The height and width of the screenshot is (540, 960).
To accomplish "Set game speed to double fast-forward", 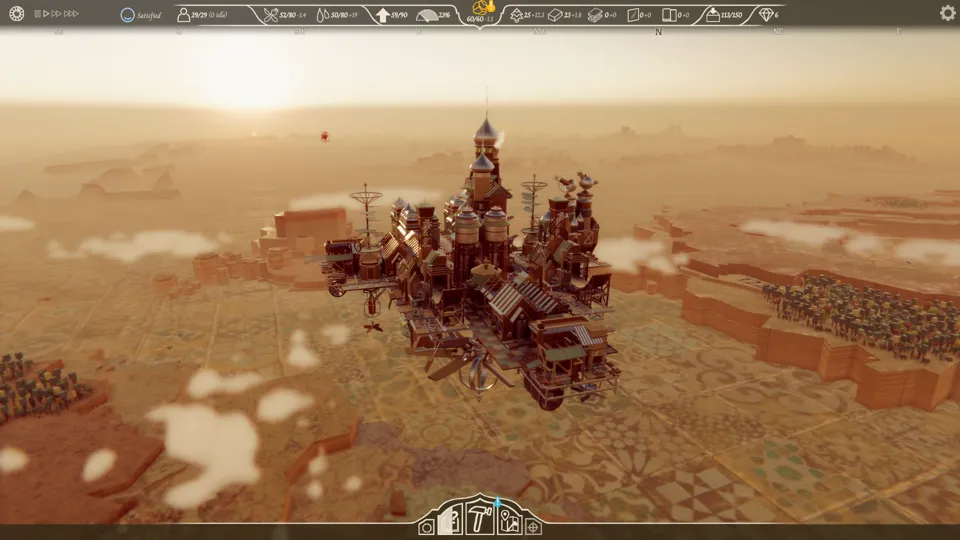I will tap(58, 14).
